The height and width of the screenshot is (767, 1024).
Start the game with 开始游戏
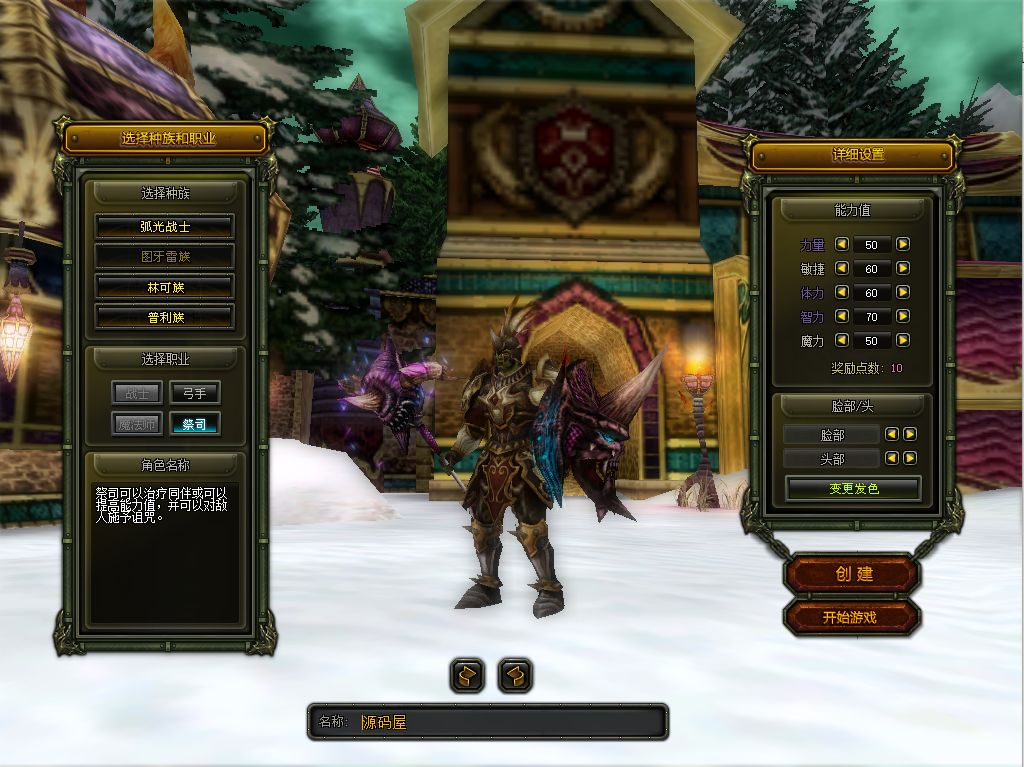850,617
